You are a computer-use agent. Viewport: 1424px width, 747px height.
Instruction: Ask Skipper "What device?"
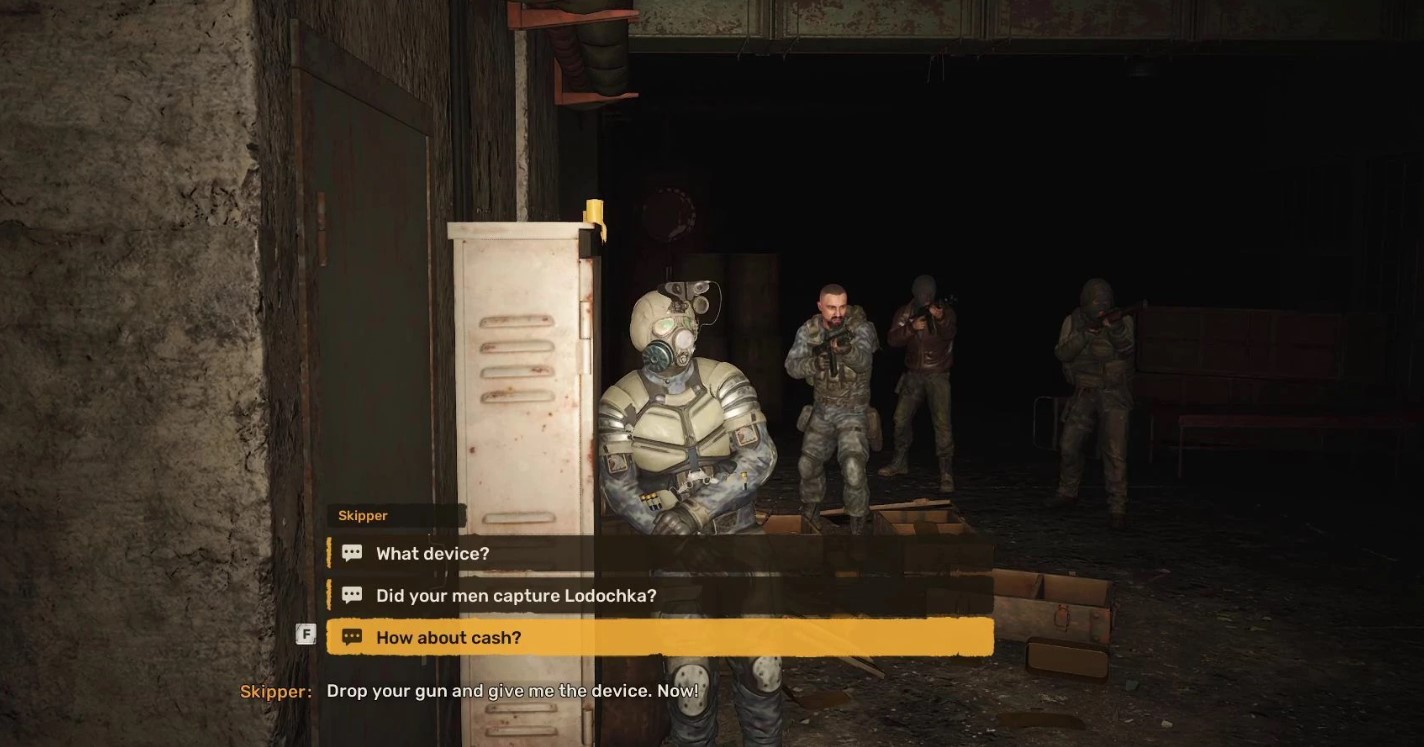(x=432, y=553)
